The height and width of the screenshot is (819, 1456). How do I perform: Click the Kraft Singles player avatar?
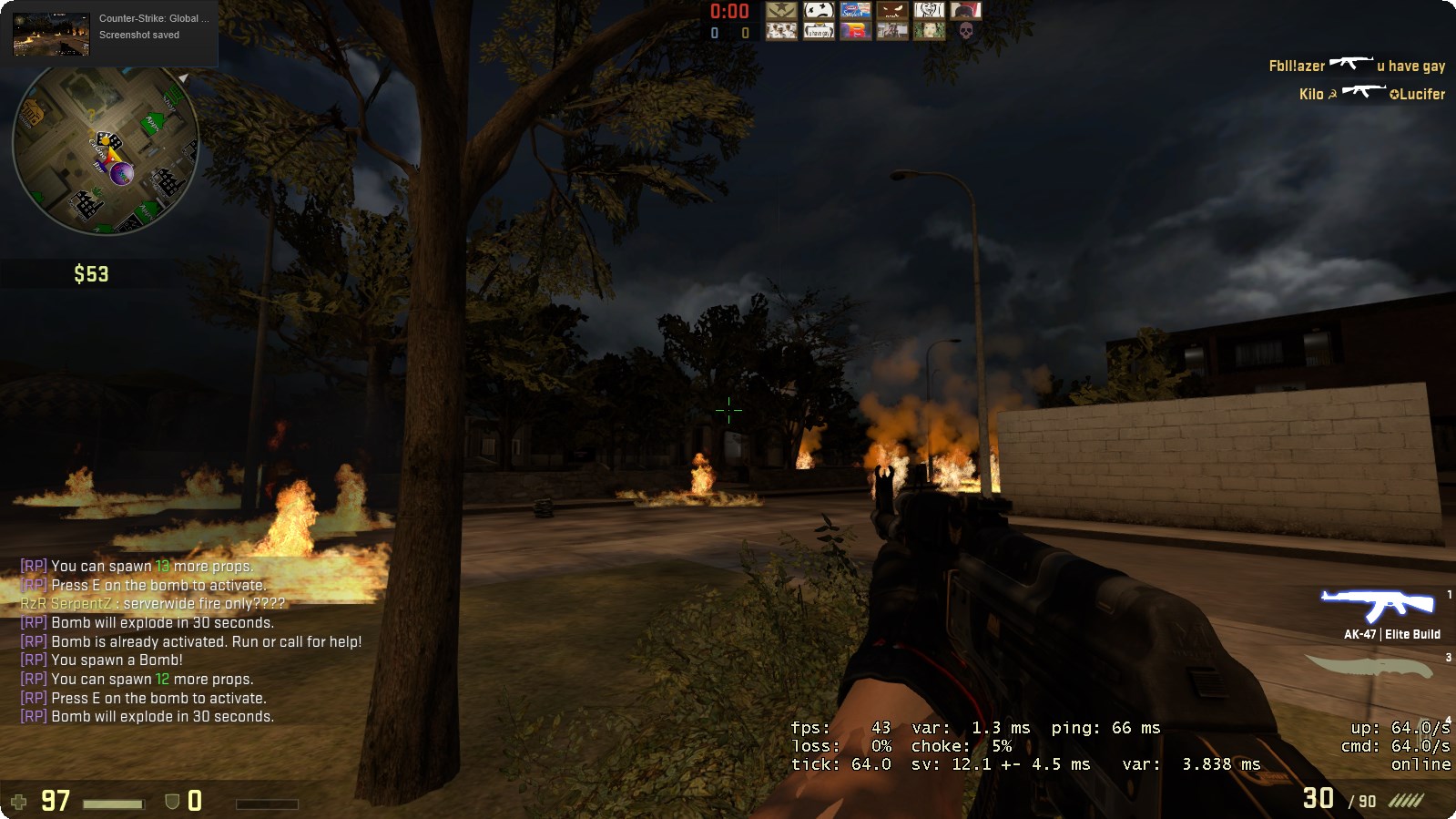(x=855, y=11)
